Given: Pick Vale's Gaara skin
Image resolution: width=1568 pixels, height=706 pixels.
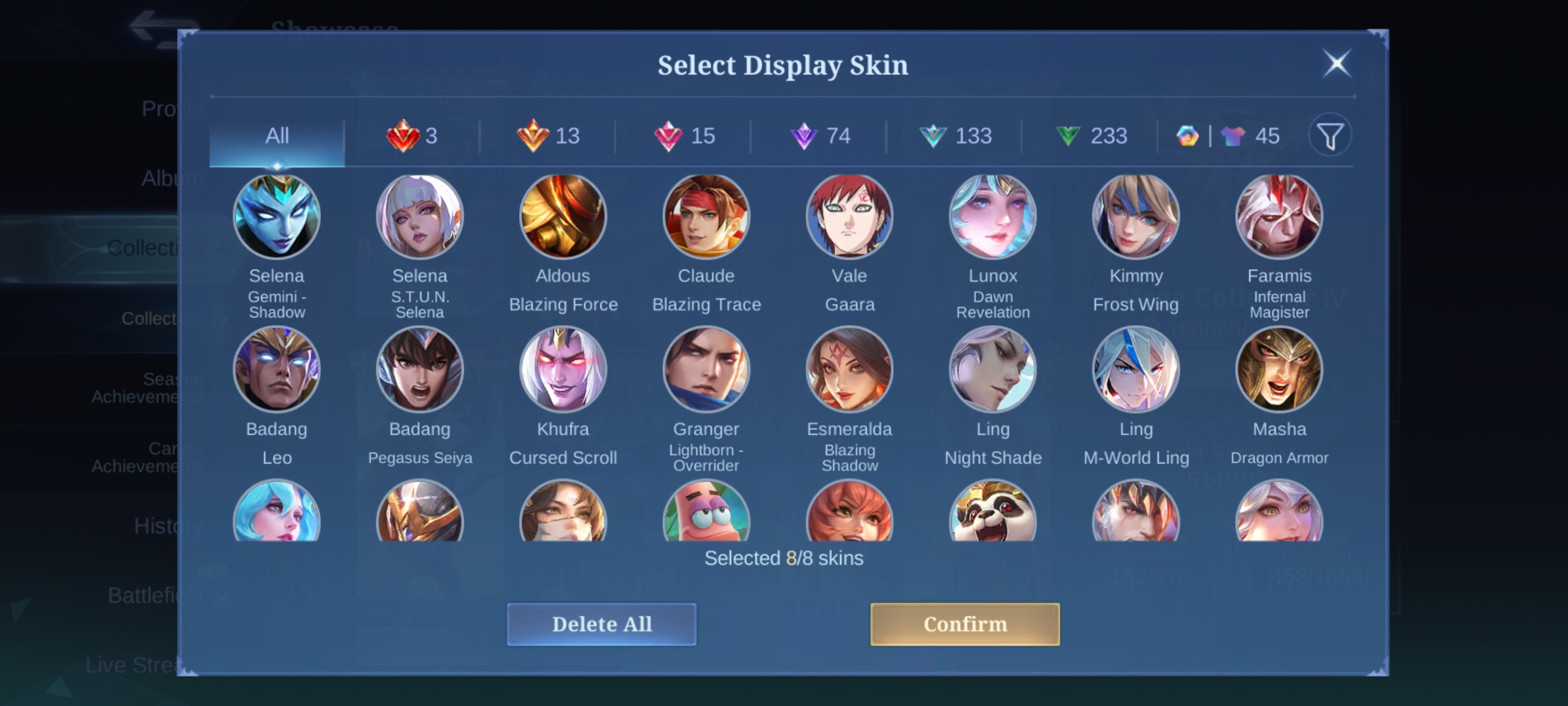Looking at the screenshot, I should 850,216.
